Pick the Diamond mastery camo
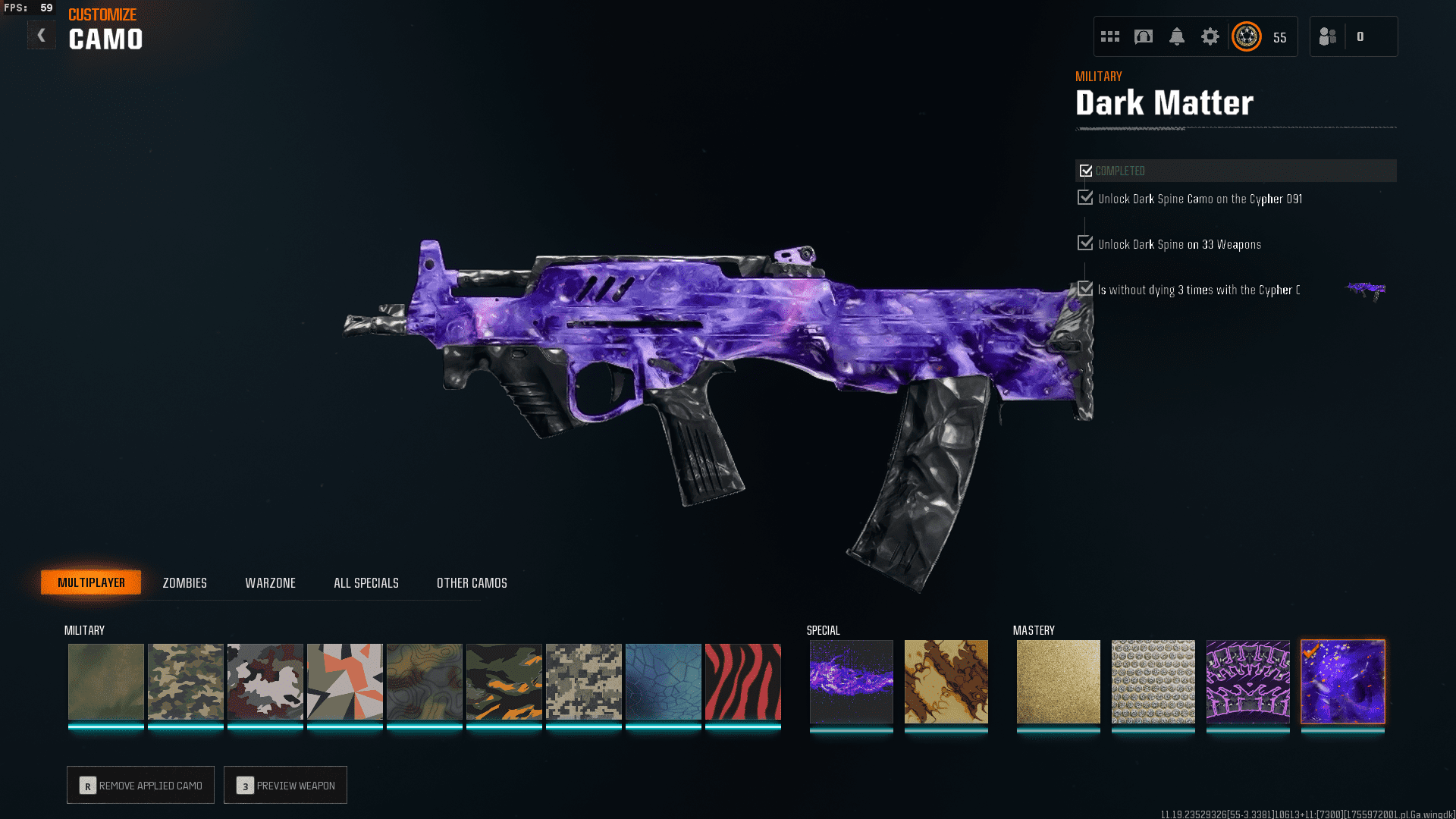The image size is (1456, 819). pos(1153,681)
